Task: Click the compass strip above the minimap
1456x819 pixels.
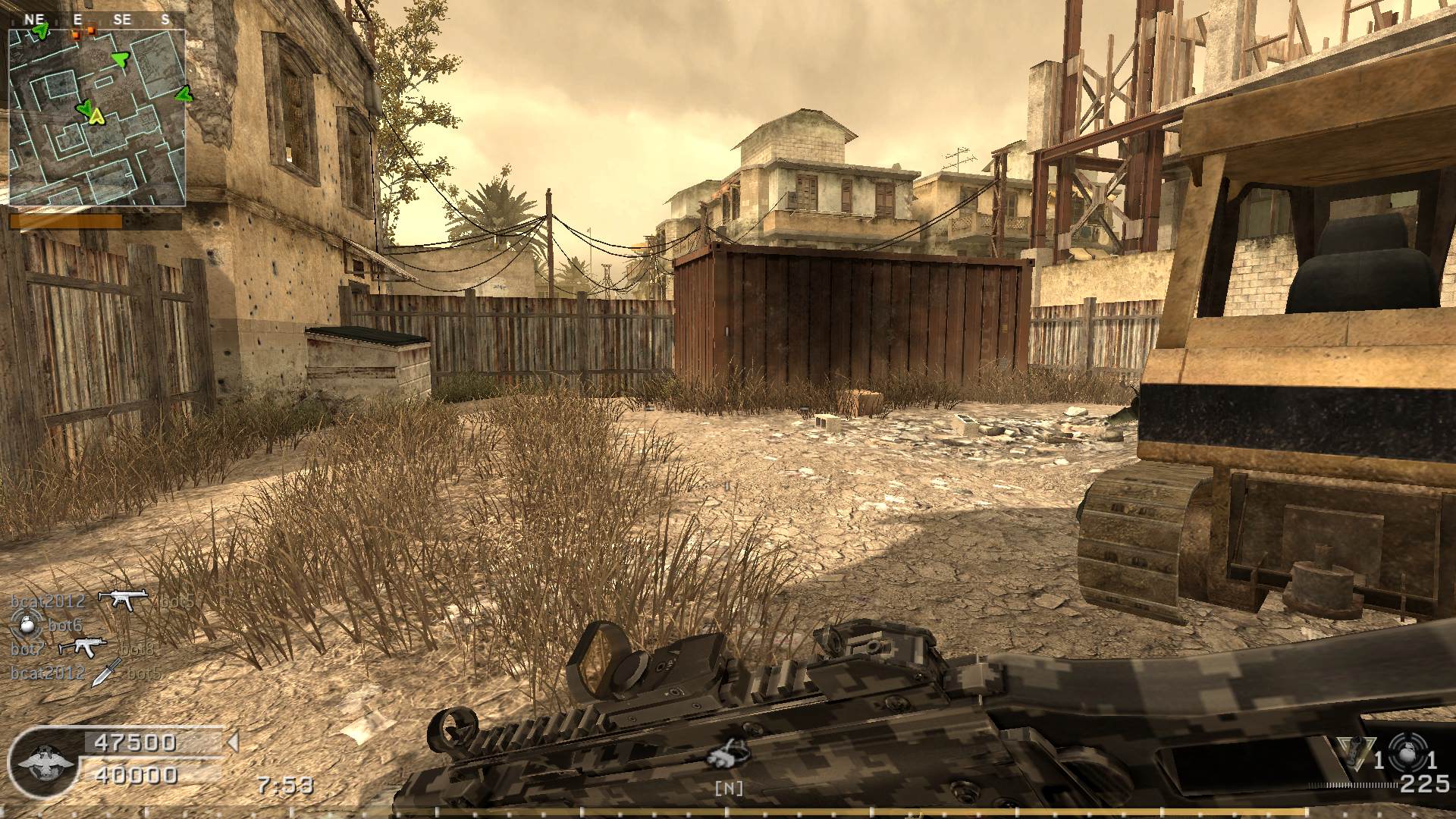Action: click(x=97, y=20)
